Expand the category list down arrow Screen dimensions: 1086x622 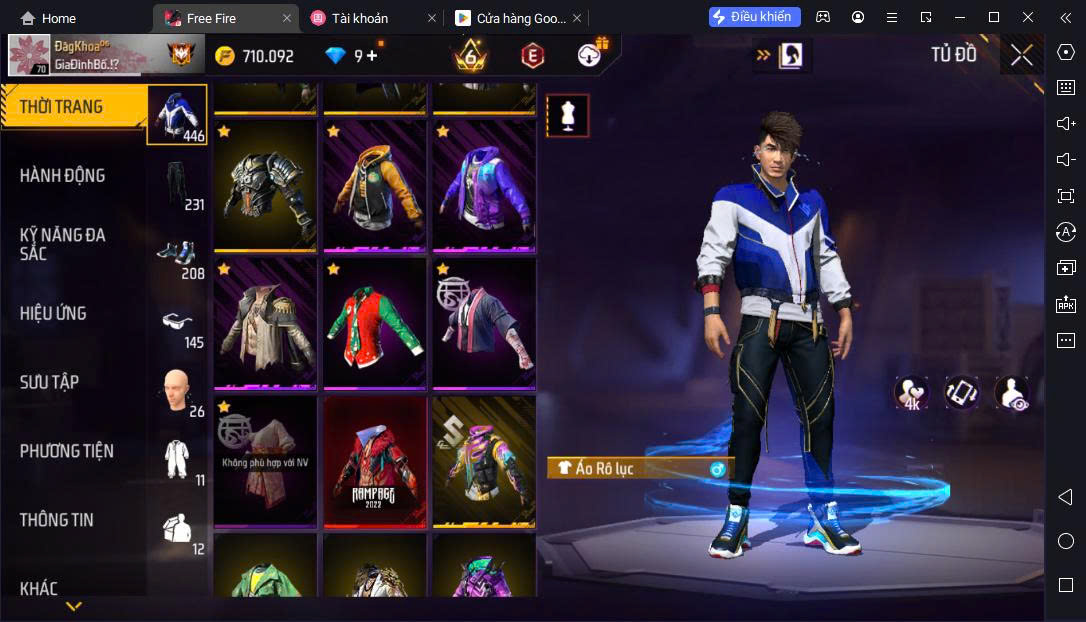74,606
